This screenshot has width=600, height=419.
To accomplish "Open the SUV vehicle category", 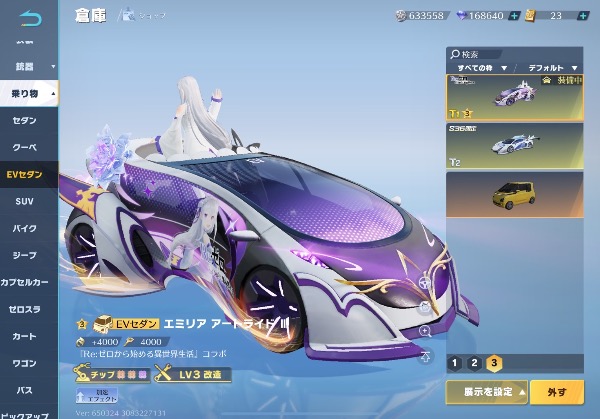I will click(26, 201).
